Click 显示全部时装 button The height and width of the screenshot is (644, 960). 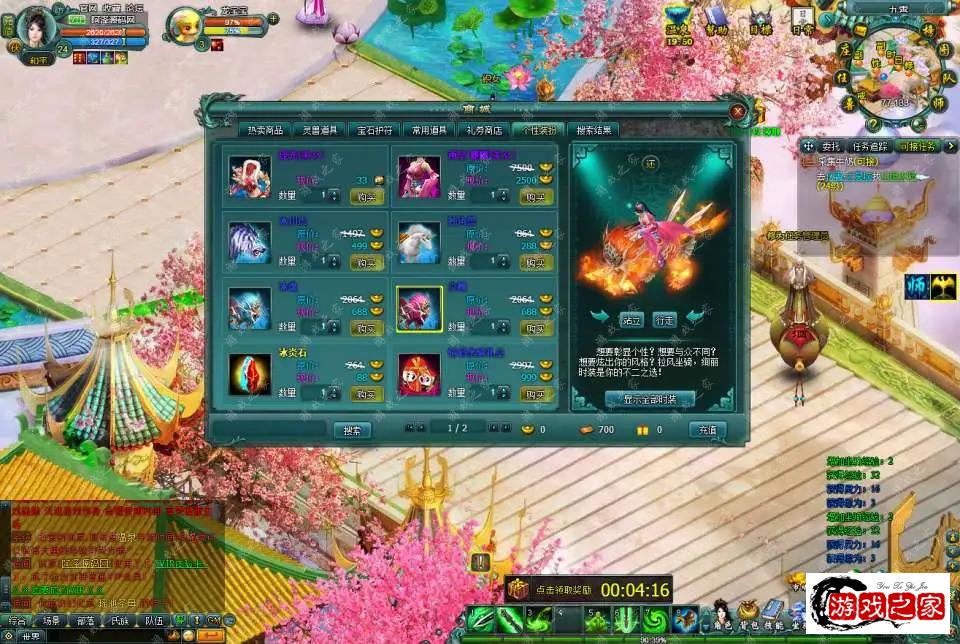649,399
